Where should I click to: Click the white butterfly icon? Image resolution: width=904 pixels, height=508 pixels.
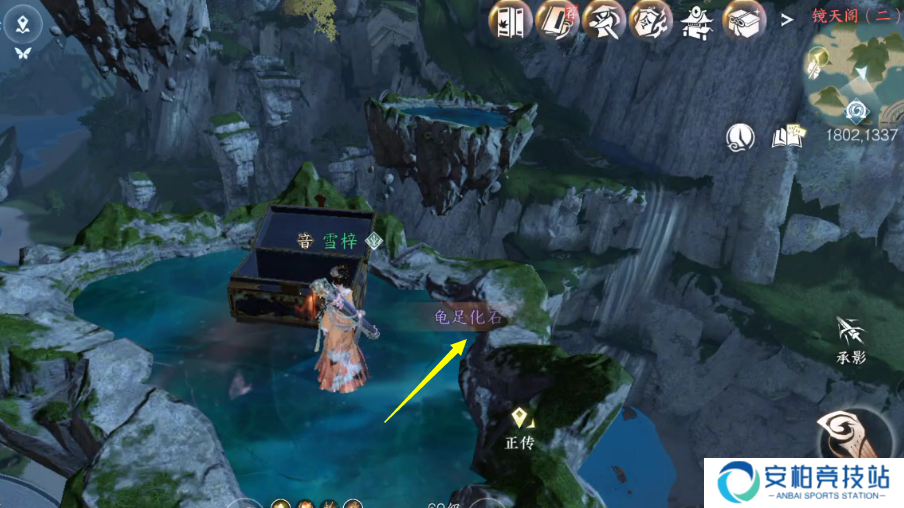point(23,52)
